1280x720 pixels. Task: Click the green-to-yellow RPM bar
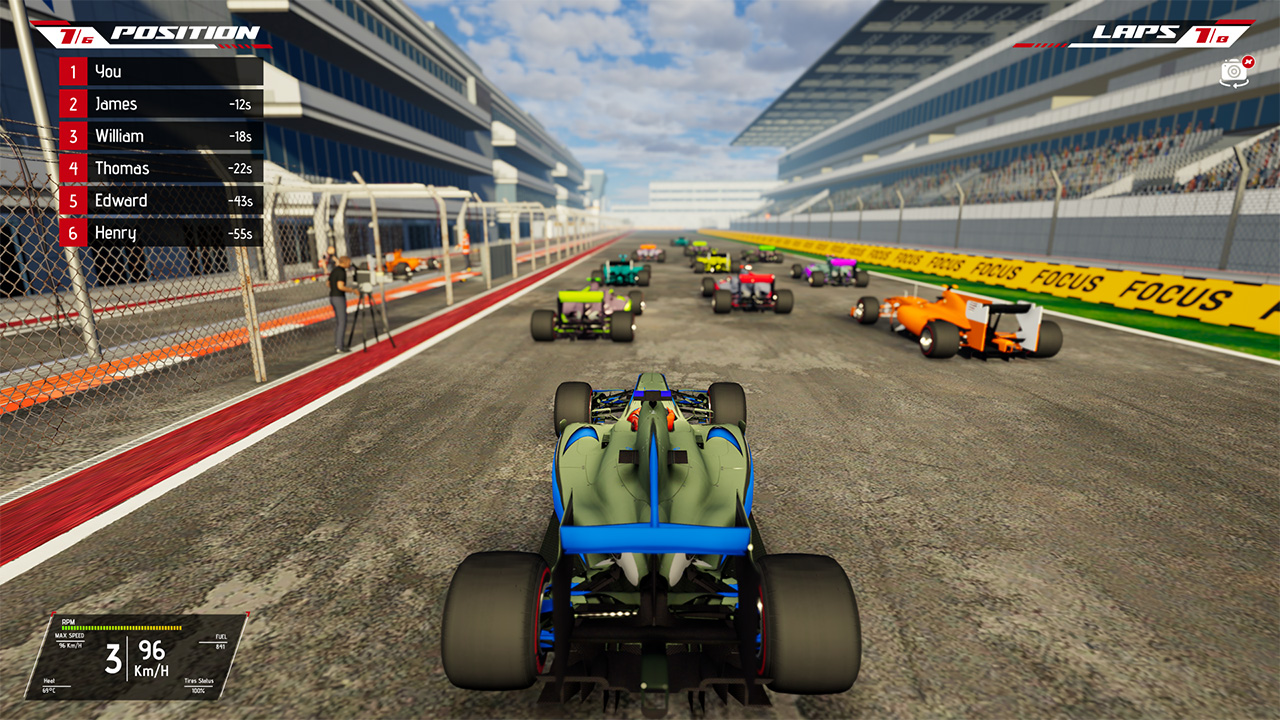pyautogui.click(x=120, y=627)
